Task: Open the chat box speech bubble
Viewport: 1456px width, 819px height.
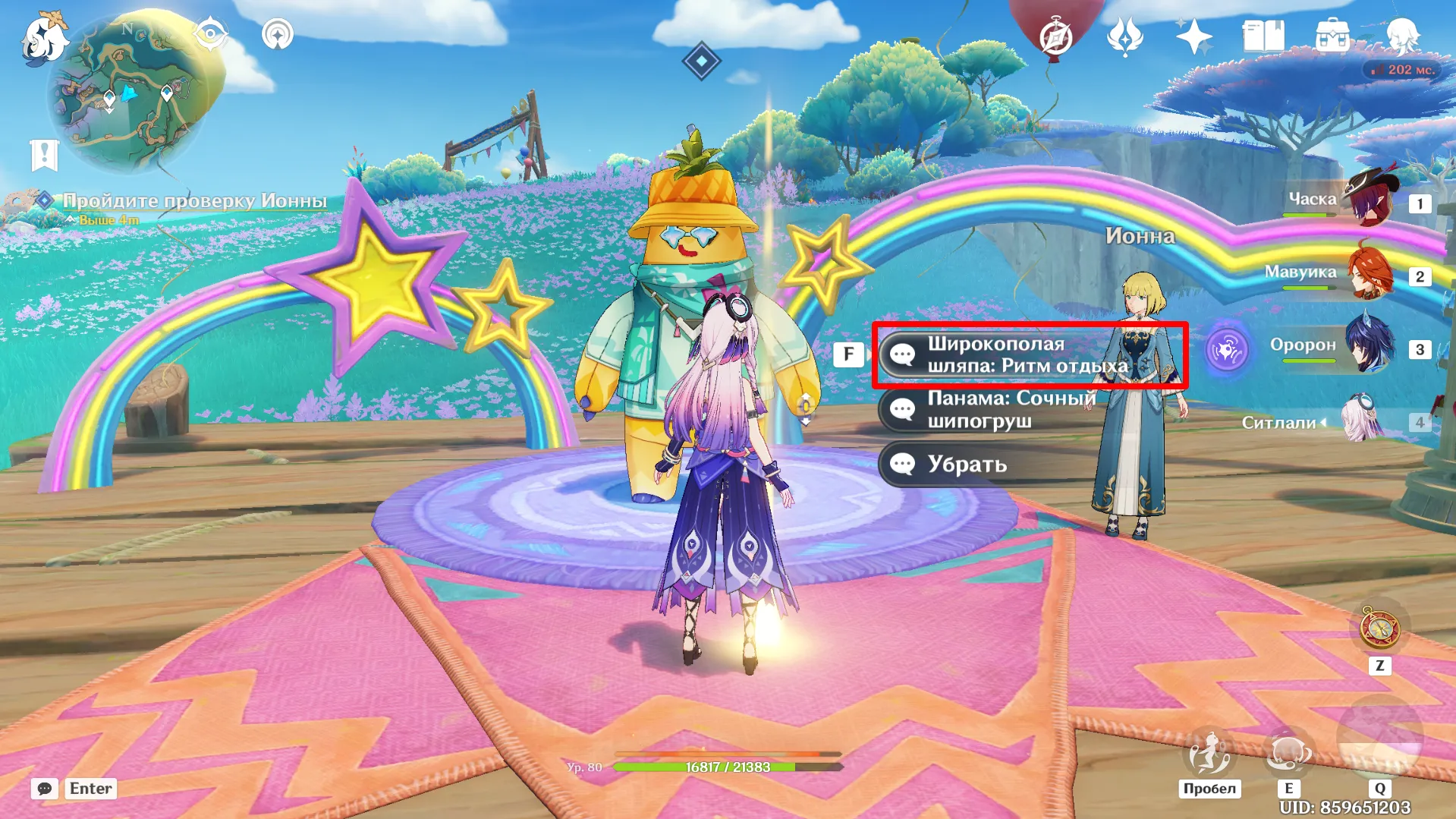Action: pos(45,789)
